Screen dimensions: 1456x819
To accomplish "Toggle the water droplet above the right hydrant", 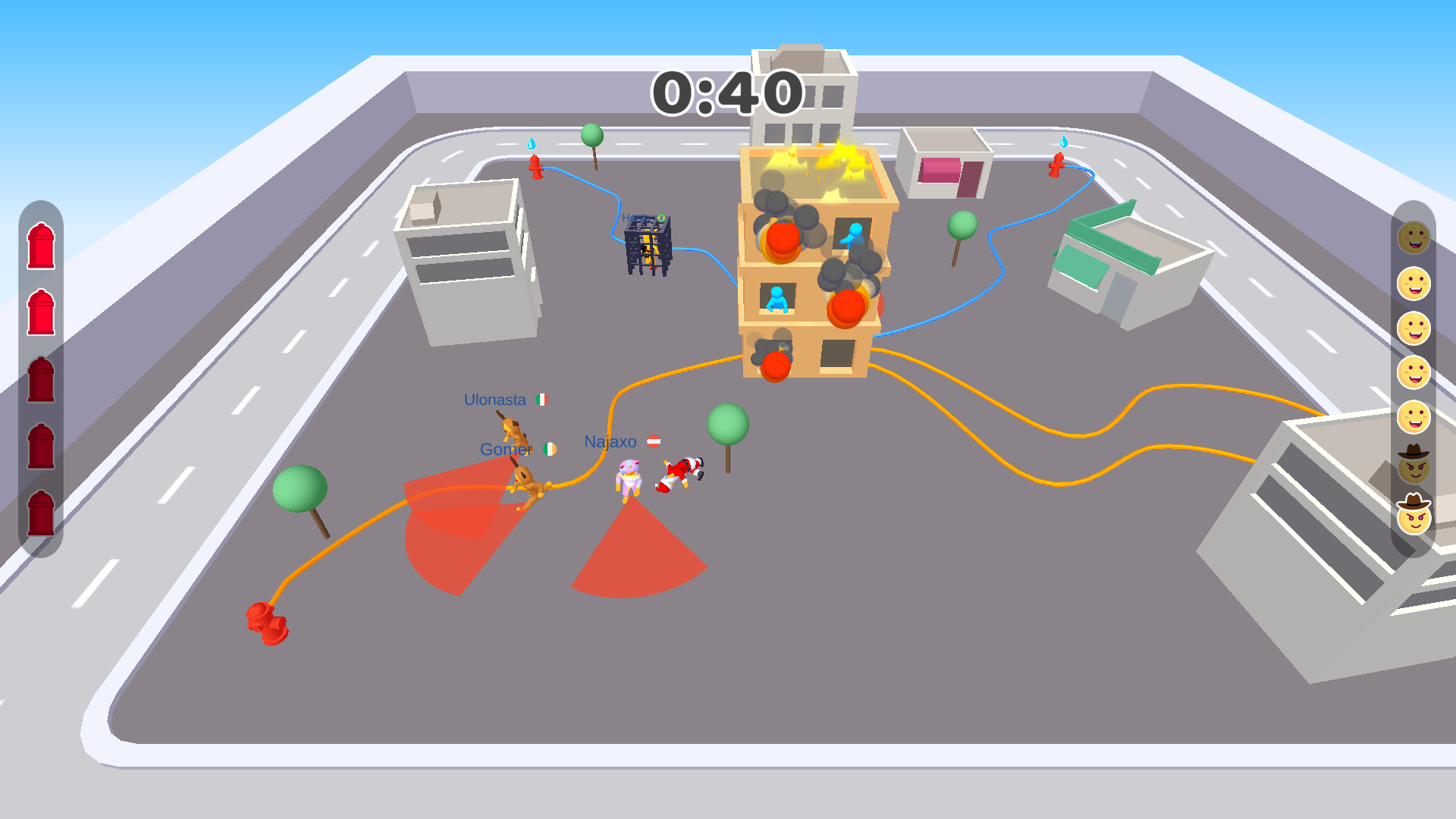I will (1065, 141).
